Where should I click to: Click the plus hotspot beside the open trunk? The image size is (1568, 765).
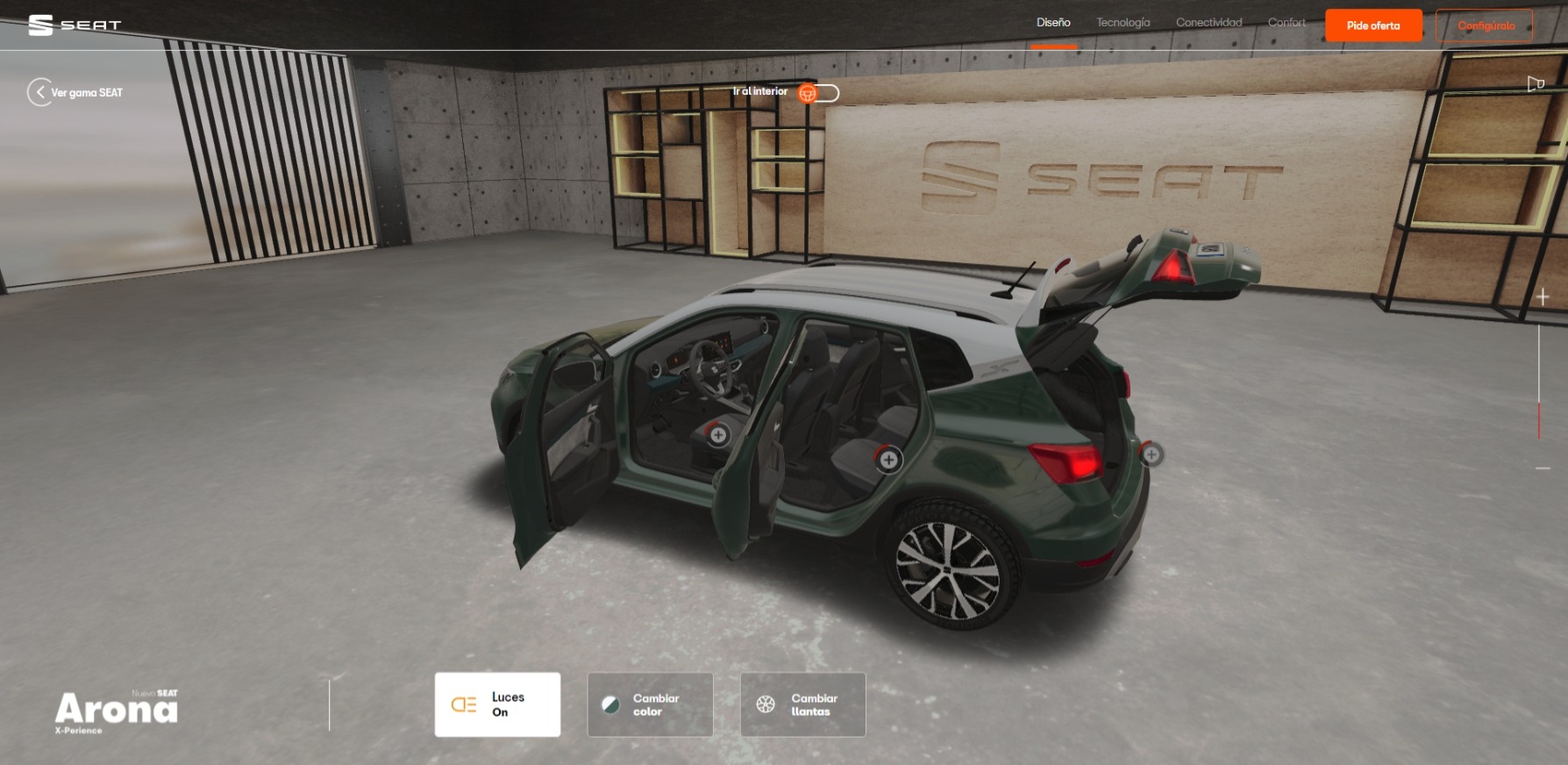(1151, 454)
